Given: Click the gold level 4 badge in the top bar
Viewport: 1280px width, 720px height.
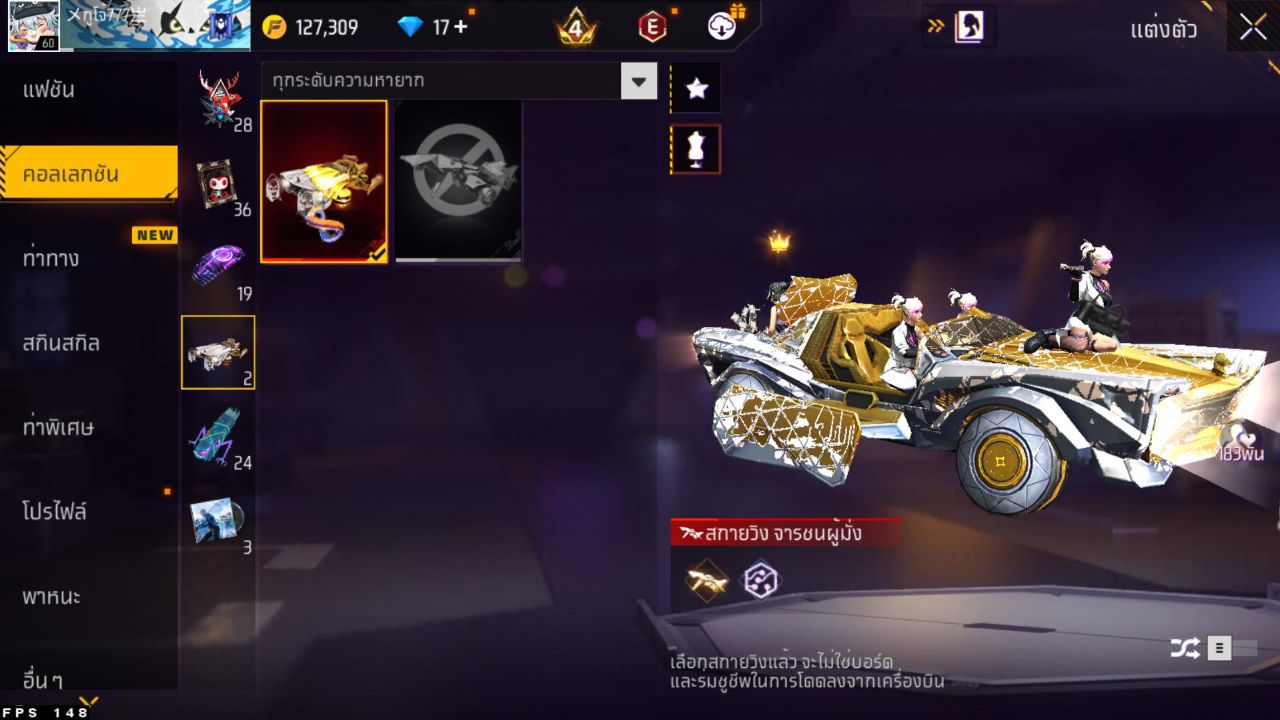Looking at the screenshot, I should [x=575, y=27].
